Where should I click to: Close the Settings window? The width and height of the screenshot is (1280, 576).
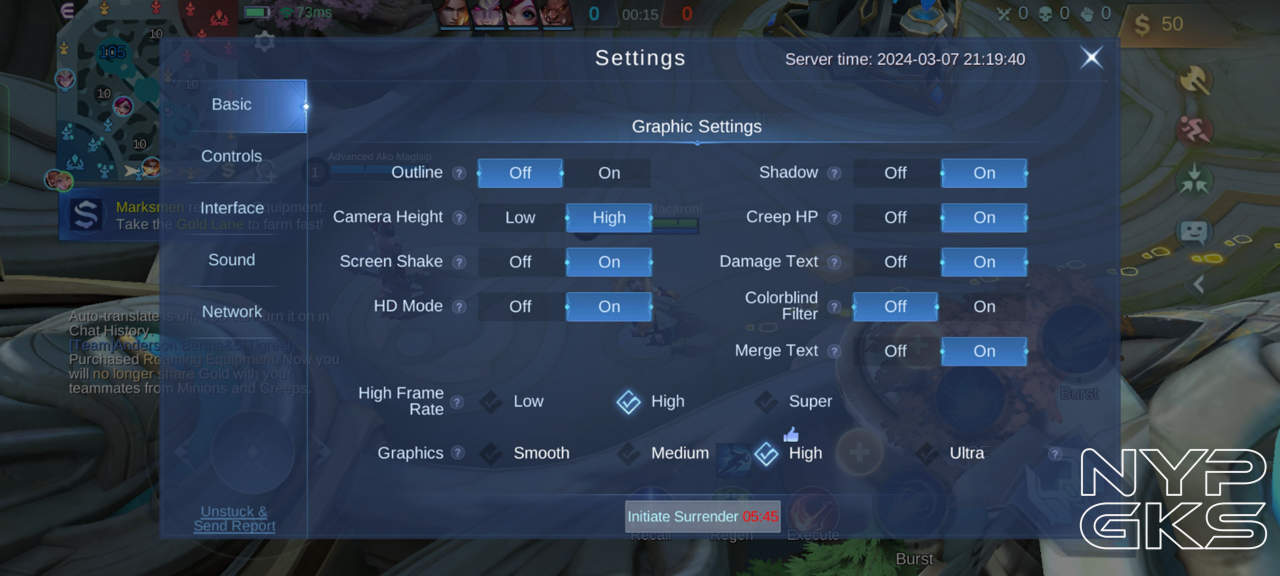tap(1091, 58)
